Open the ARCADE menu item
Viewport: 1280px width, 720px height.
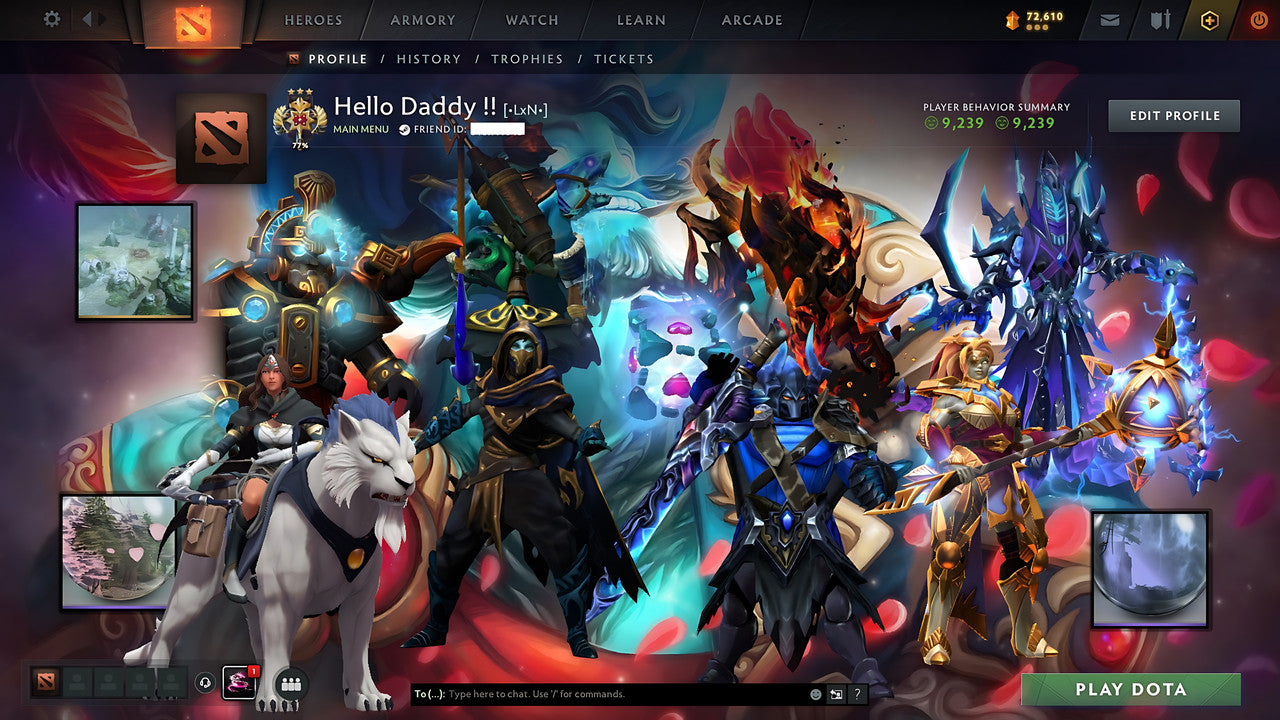751,19
